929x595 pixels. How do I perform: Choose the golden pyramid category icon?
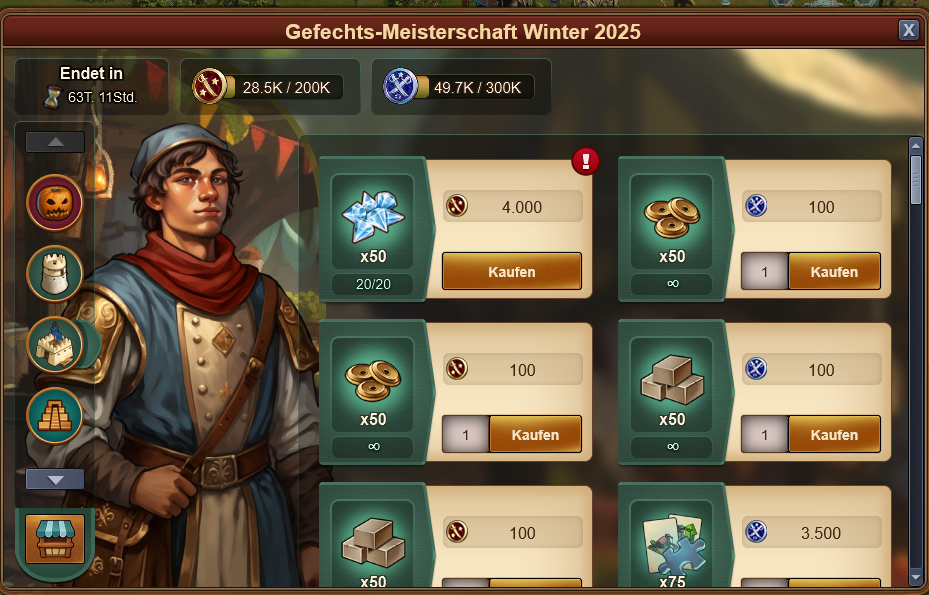54,414
